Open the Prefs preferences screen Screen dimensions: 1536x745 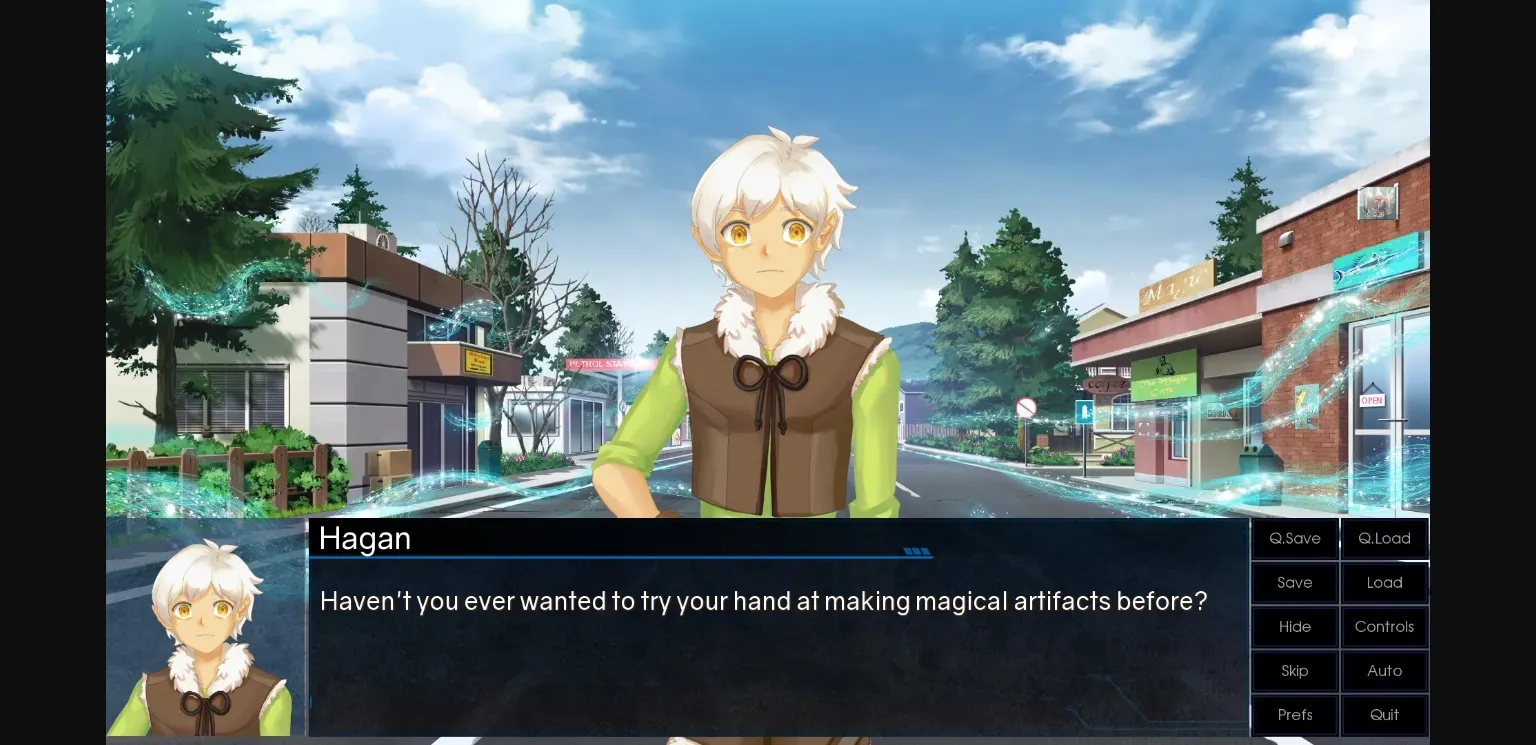point(1294,714)
